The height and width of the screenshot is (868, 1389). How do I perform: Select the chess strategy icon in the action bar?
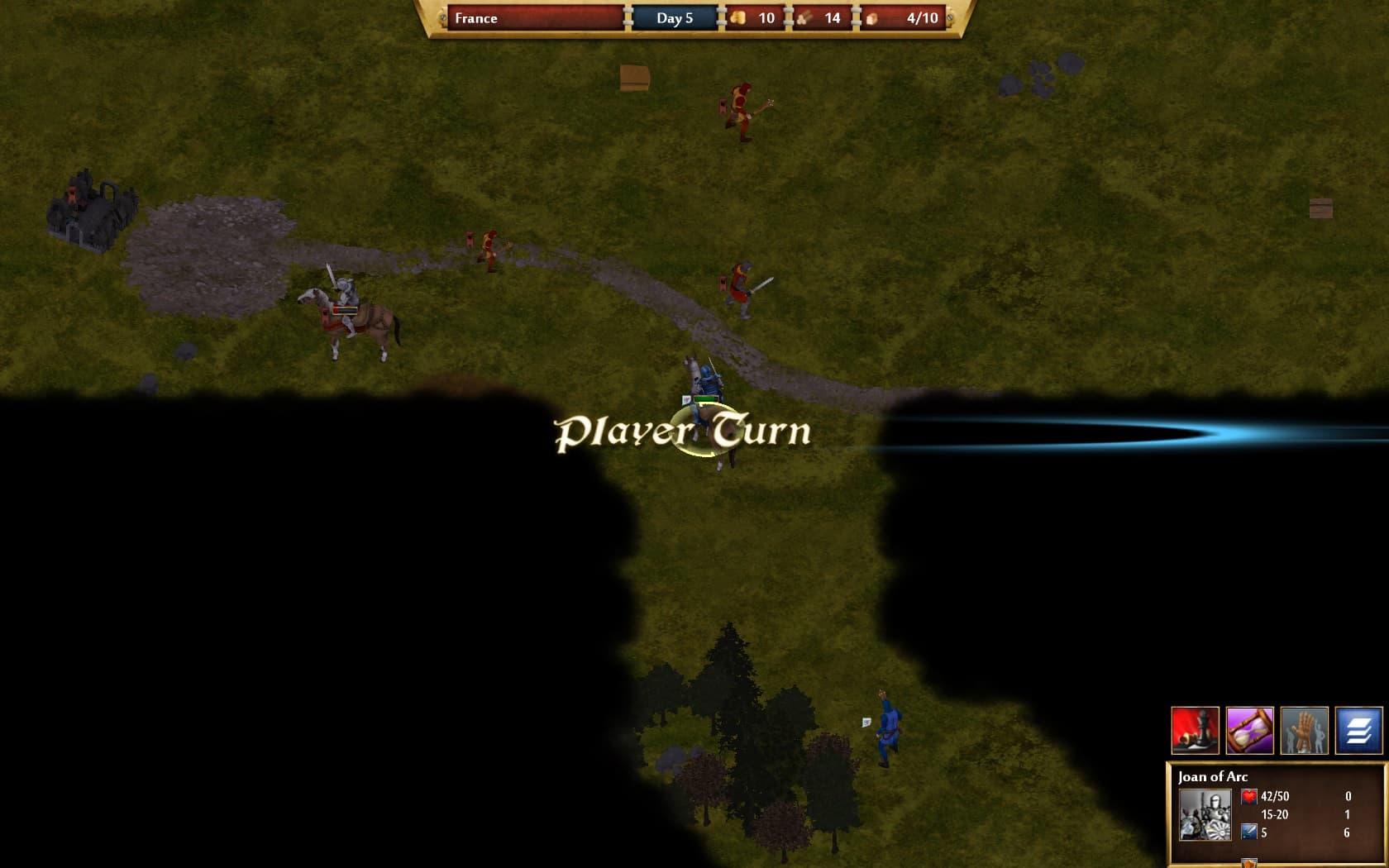point(1196,730)
